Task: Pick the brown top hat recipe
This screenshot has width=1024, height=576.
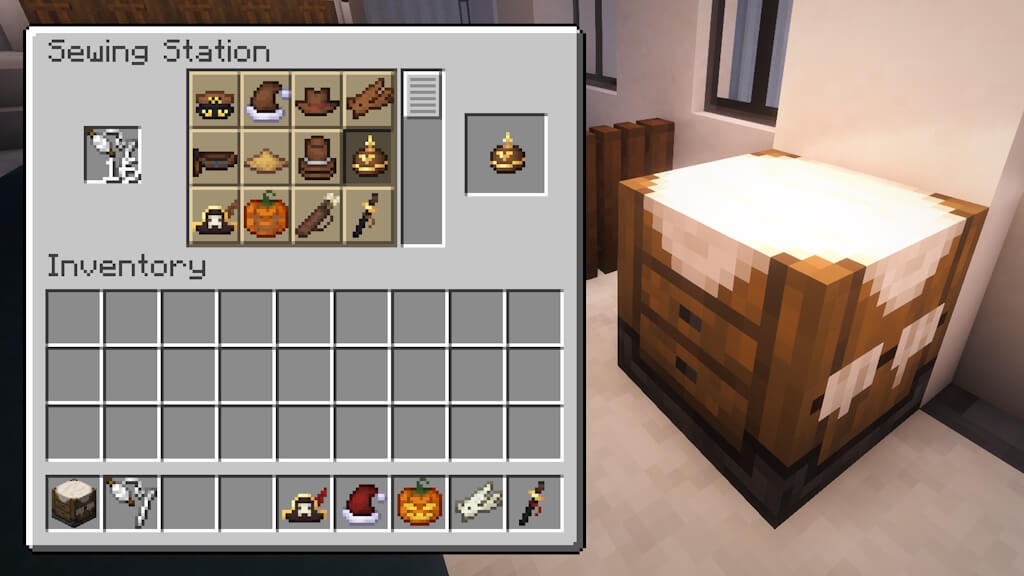Action: pos(318,158)
